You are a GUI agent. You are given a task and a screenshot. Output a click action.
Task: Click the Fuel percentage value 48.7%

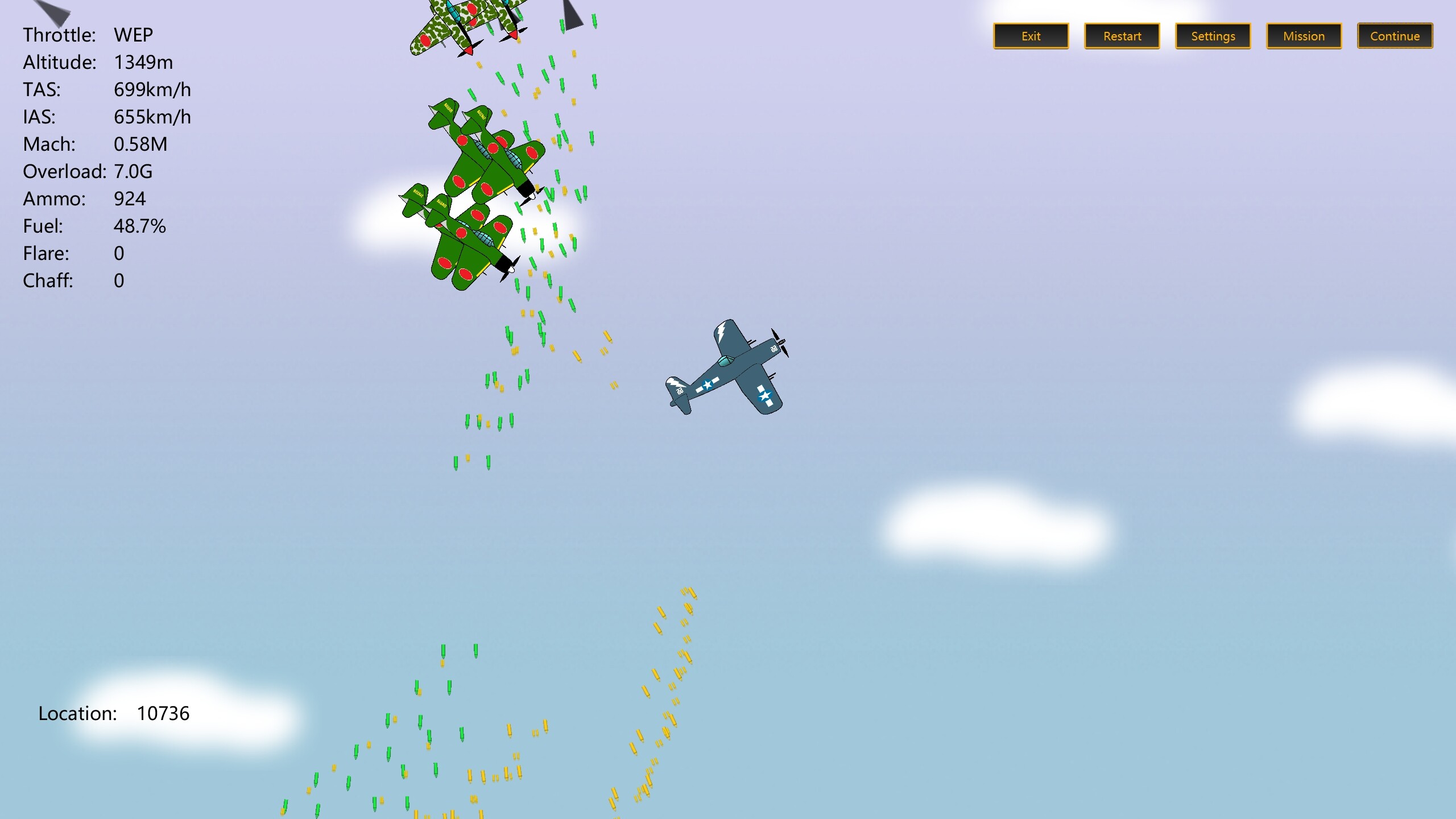pyautogui.click(x=140, y=226)
